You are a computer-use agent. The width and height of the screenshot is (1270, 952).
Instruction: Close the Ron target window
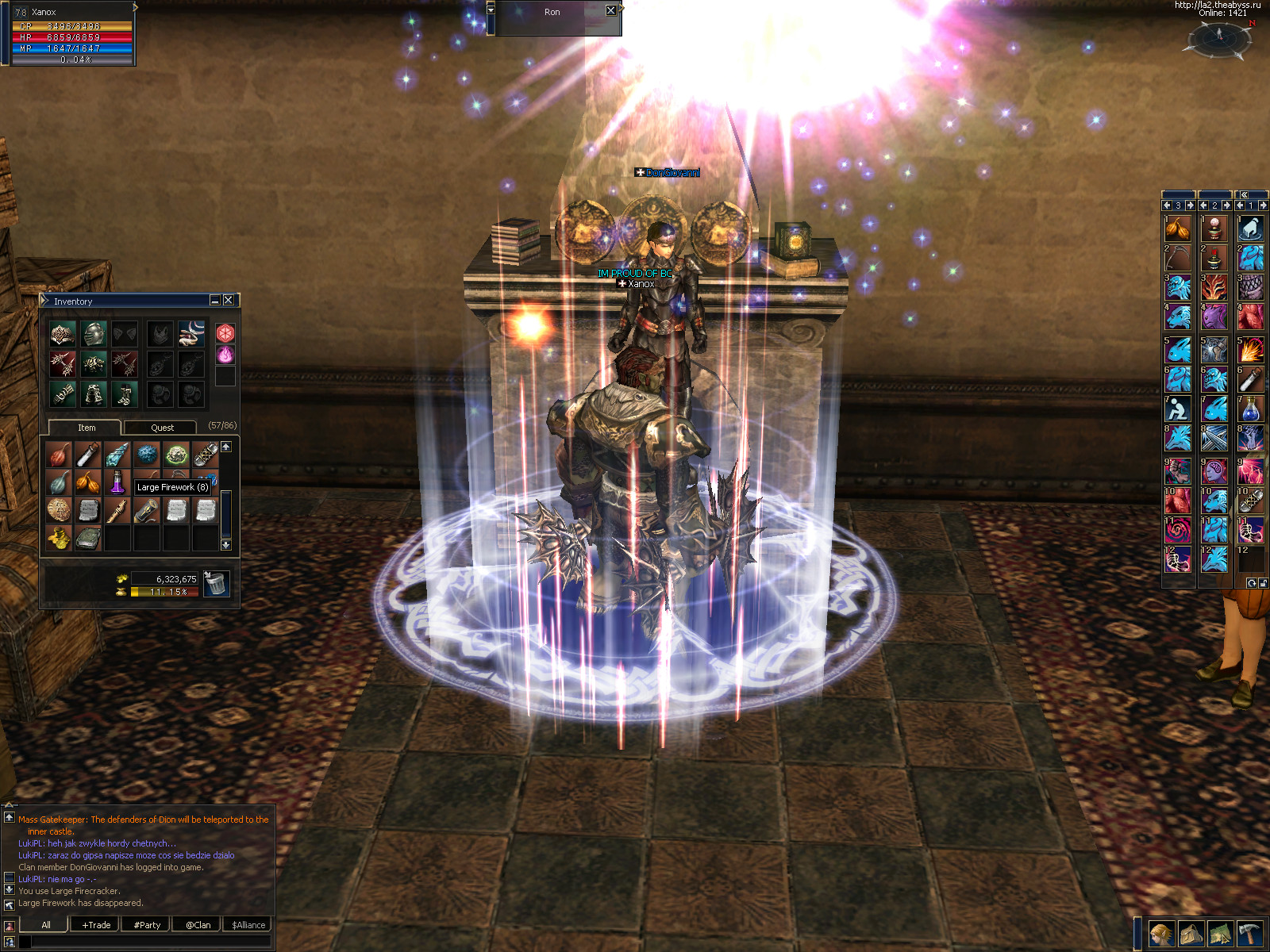(610, 11)
